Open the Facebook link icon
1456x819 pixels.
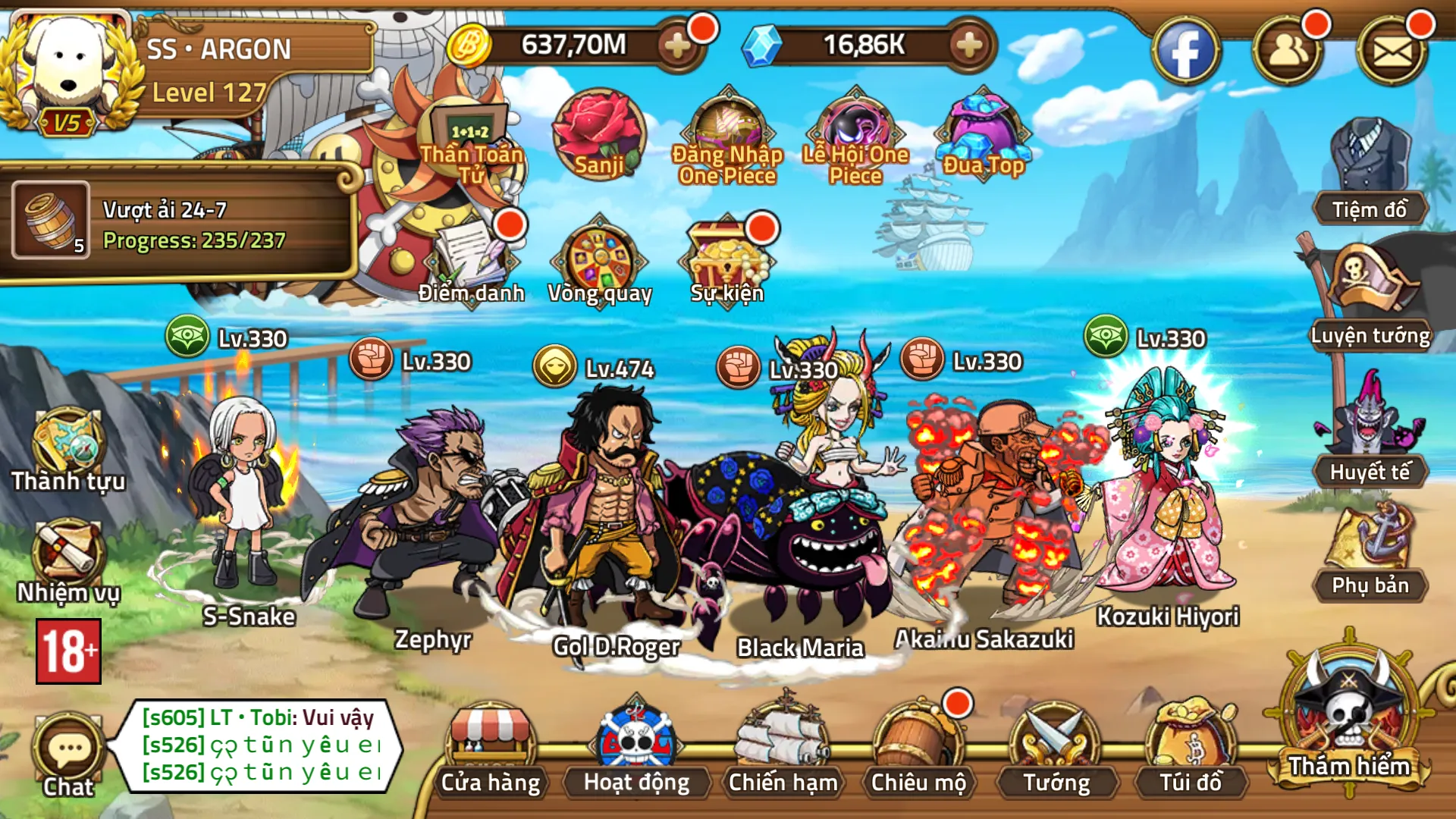[1185, 52]
